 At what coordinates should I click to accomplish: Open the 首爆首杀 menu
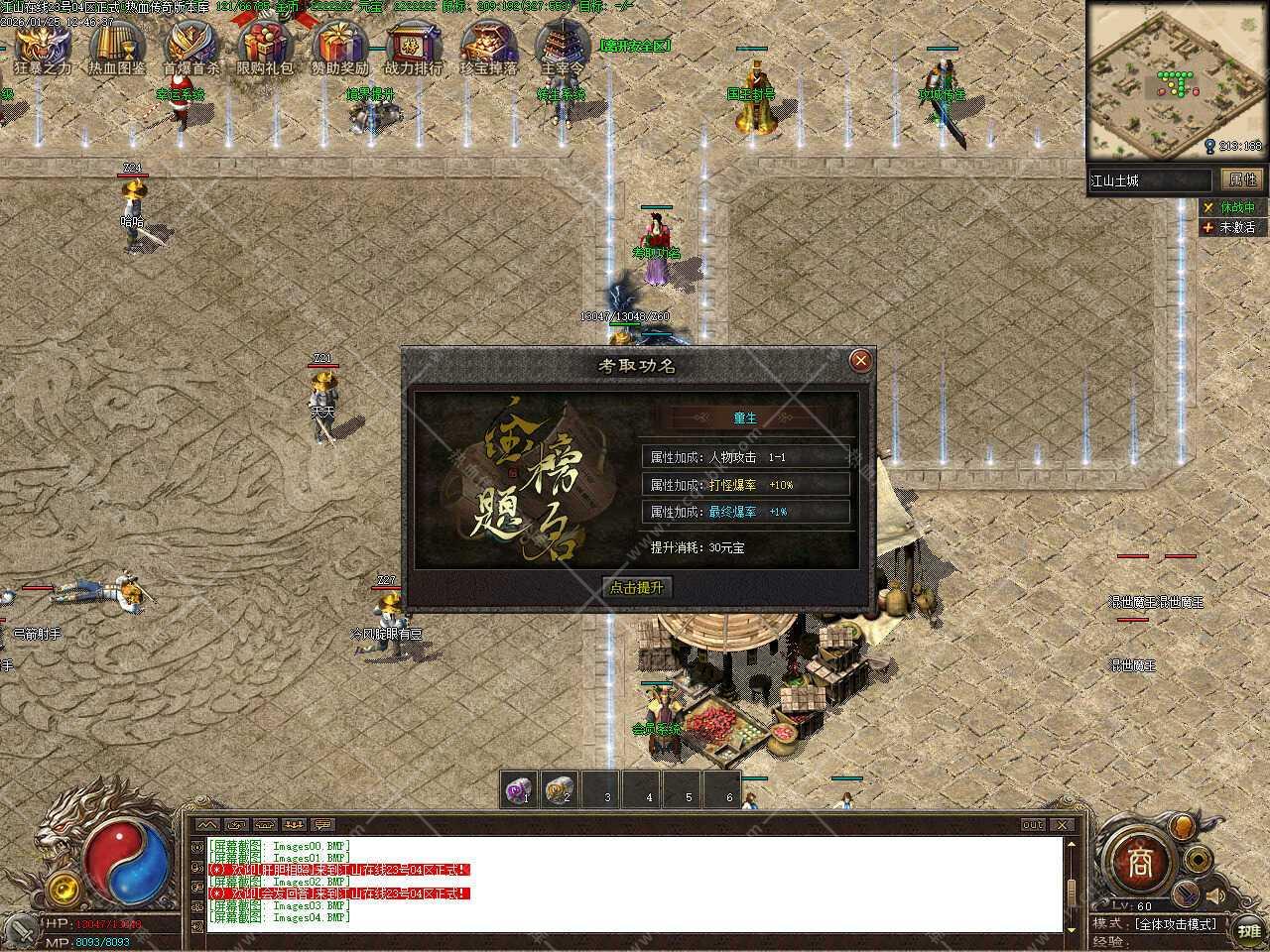point(191,46)
